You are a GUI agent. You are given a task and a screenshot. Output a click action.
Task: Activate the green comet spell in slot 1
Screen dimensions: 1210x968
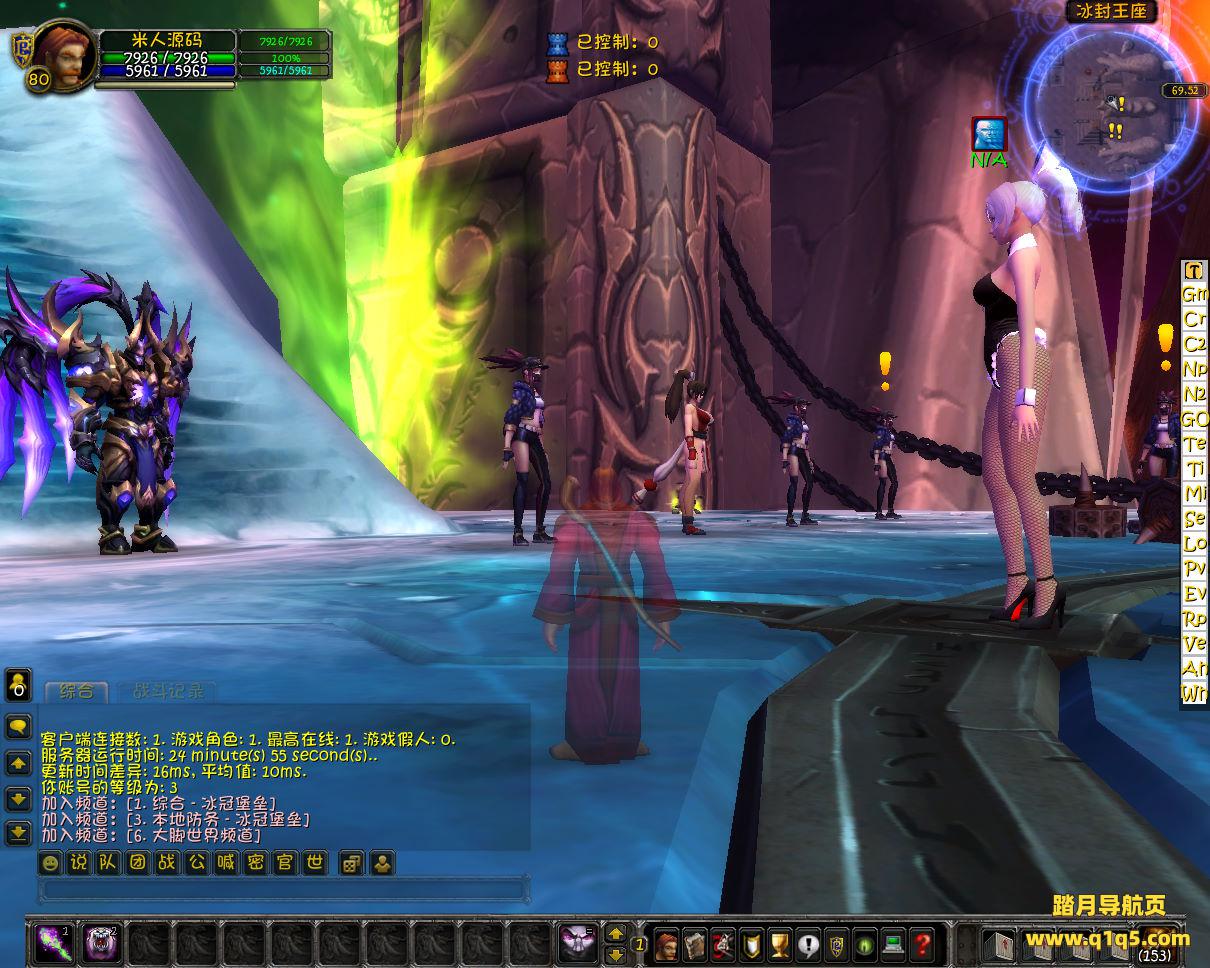point(50,942)
